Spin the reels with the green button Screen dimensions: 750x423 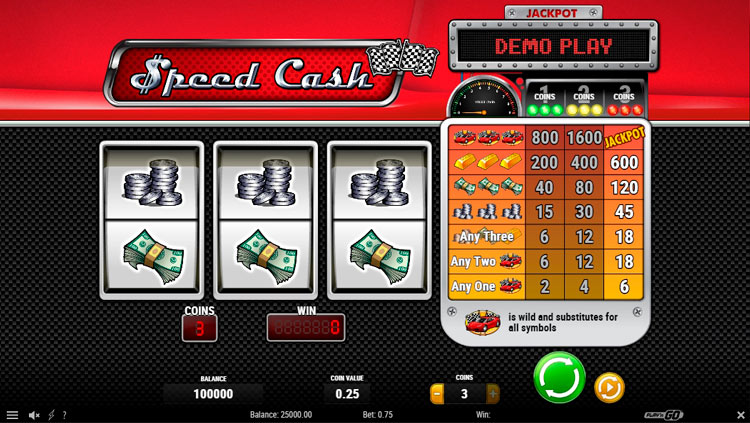(x=559, y=378)
